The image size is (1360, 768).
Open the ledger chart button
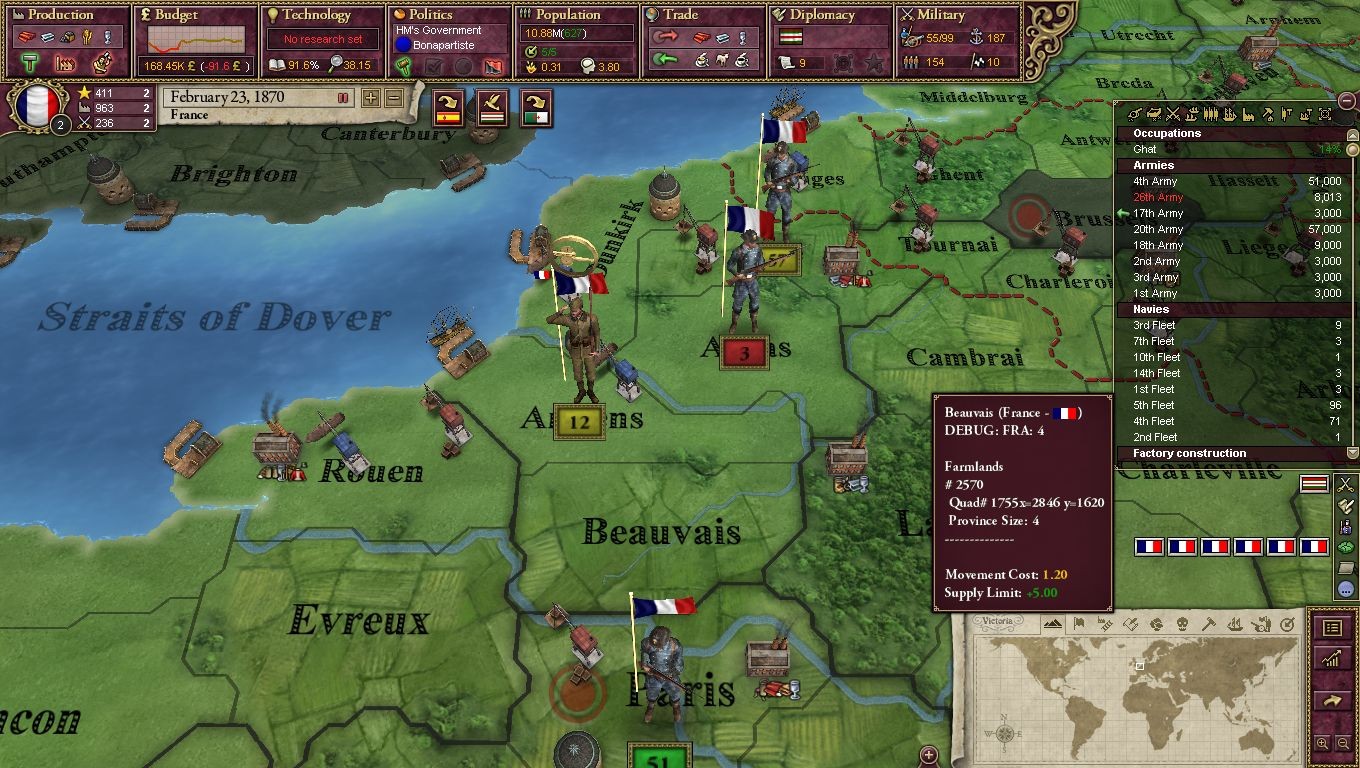1332,658
